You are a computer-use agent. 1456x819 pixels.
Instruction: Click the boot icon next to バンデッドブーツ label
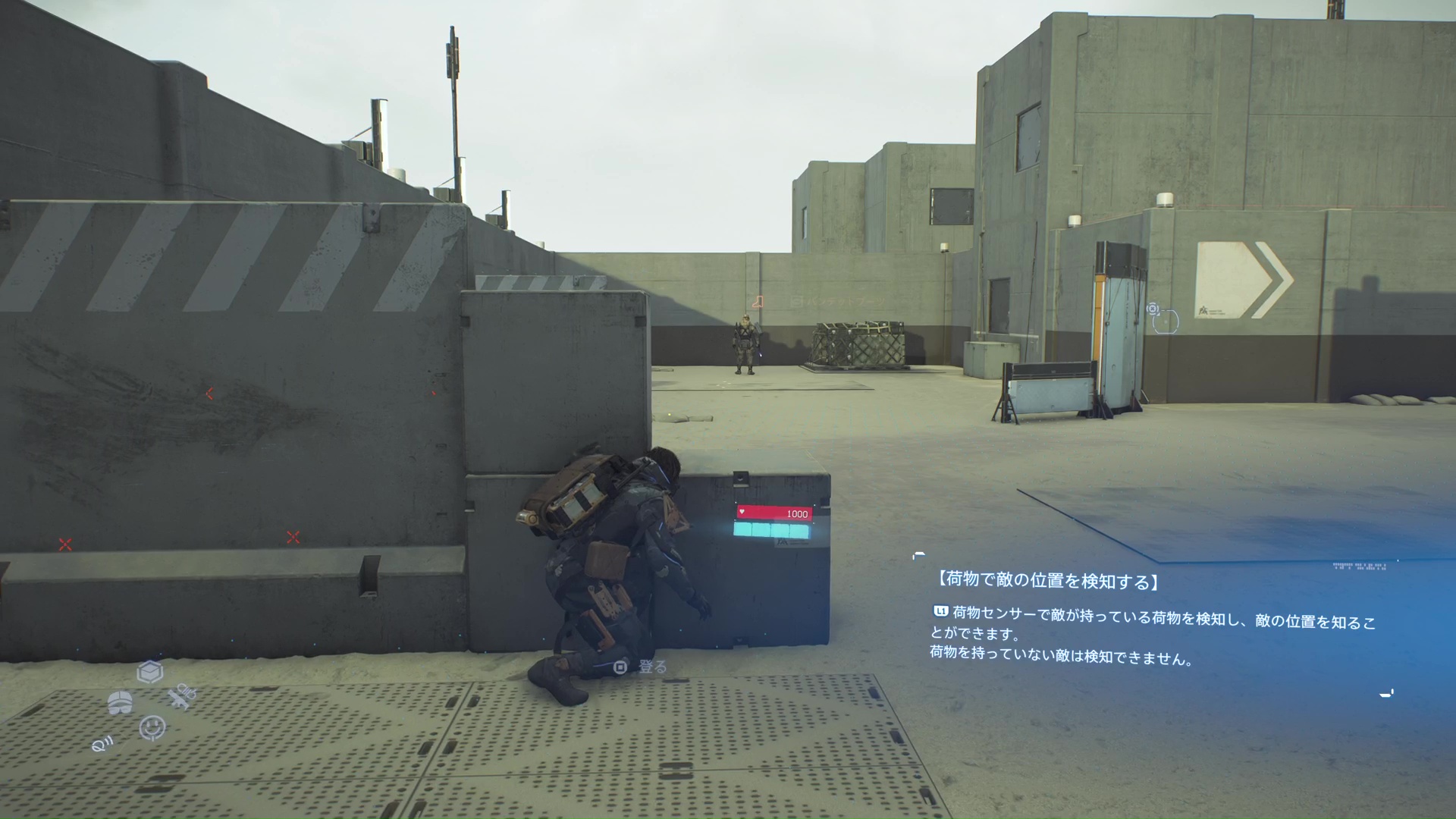point(758,302)
